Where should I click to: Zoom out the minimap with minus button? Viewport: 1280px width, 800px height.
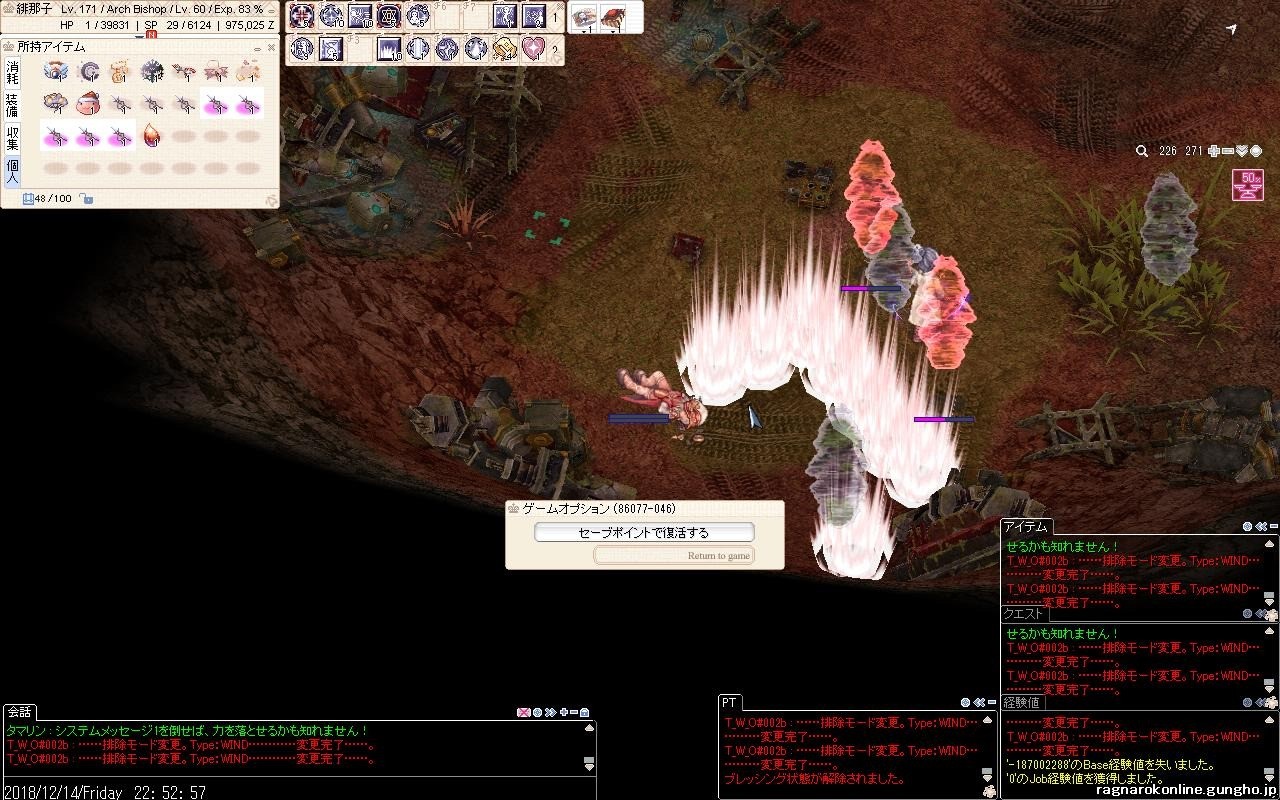pyautogui.click(x=1228, y=151)
